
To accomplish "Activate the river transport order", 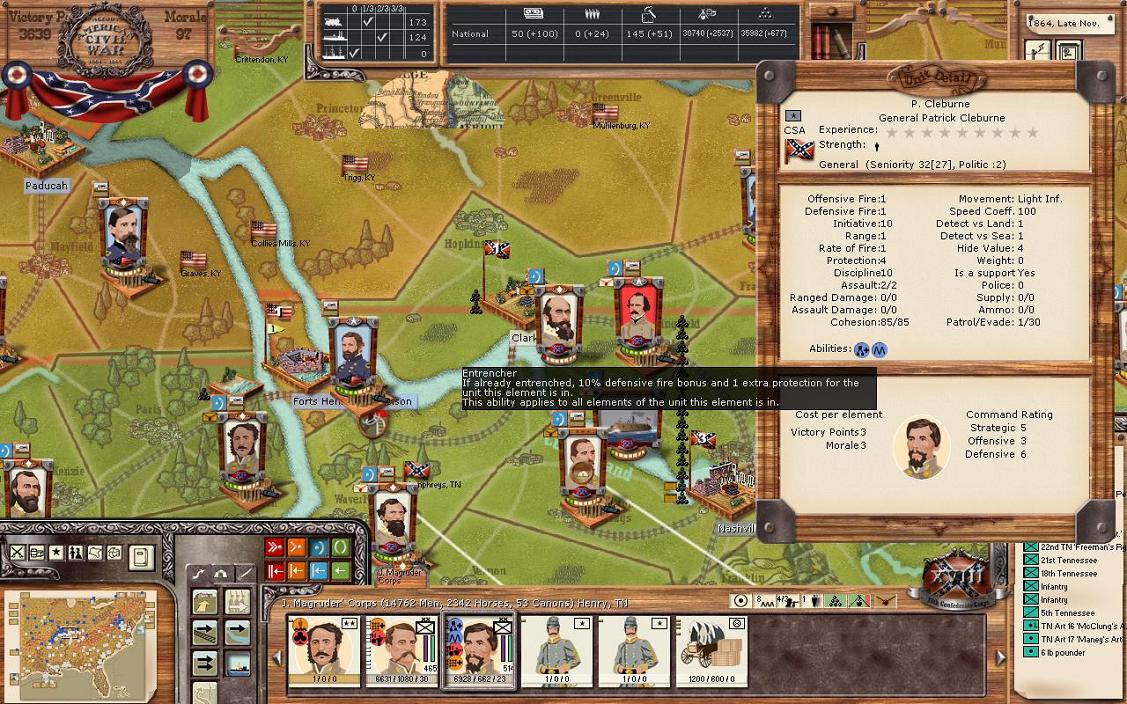I will tap(237, 633).
